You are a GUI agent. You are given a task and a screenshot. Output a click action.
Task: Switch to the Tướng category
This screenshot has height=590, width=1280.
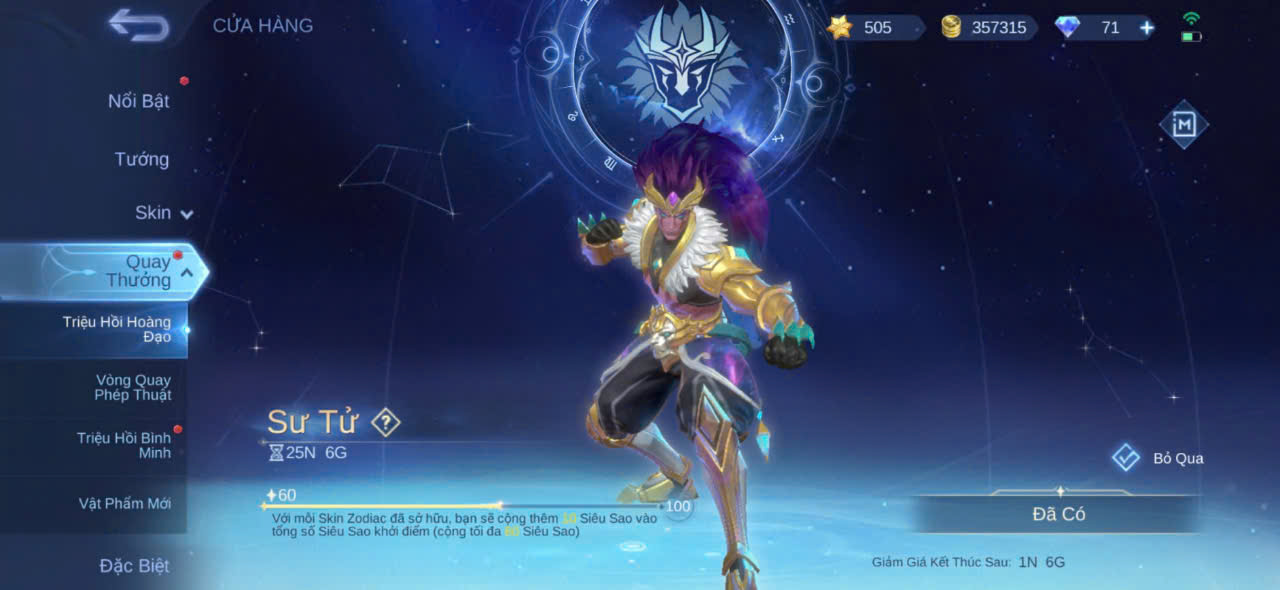[x=141, y=159]
